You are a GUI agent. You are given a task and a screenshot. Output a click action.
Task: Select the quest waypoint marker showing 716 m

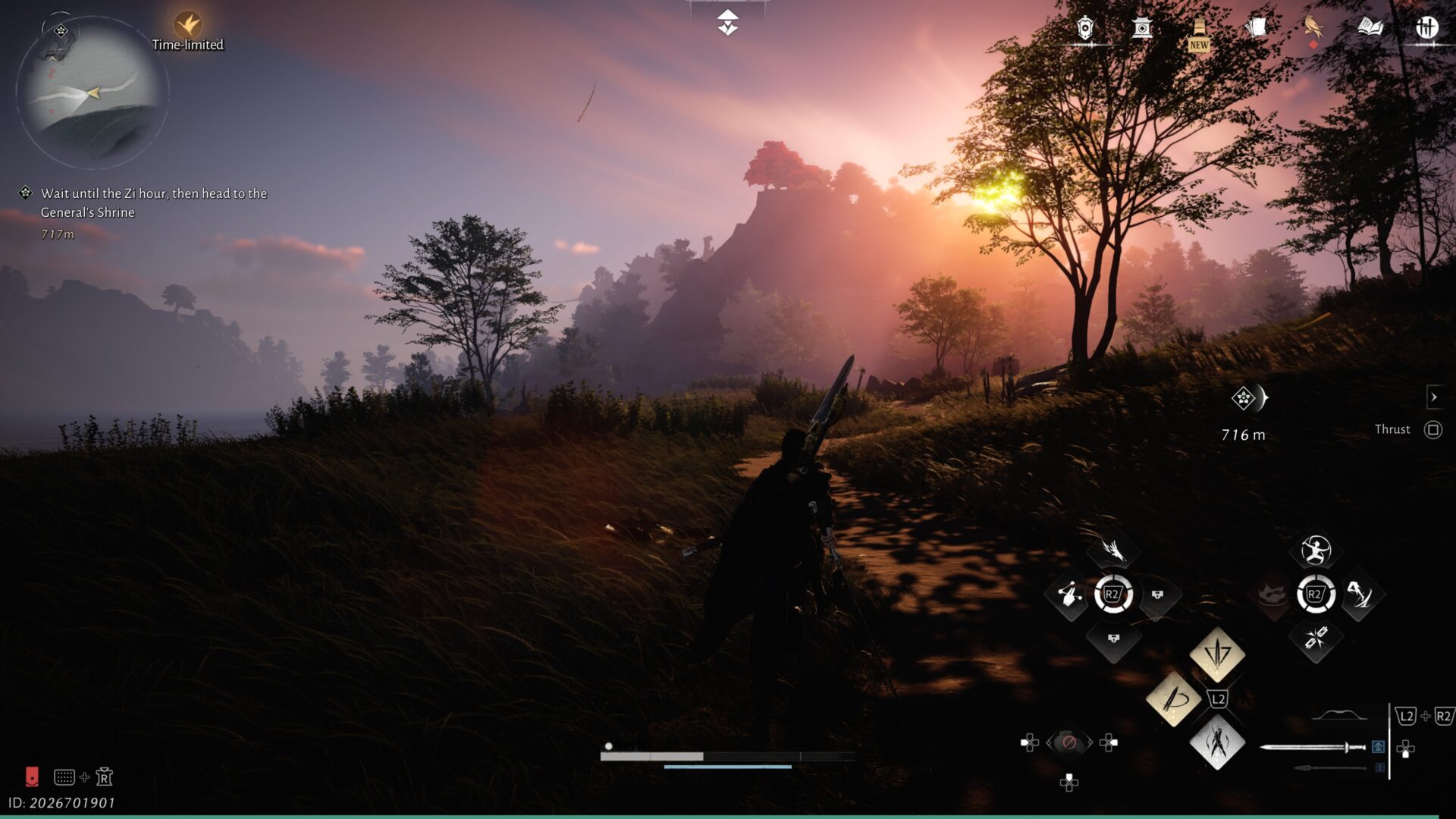click(1244, 398)
